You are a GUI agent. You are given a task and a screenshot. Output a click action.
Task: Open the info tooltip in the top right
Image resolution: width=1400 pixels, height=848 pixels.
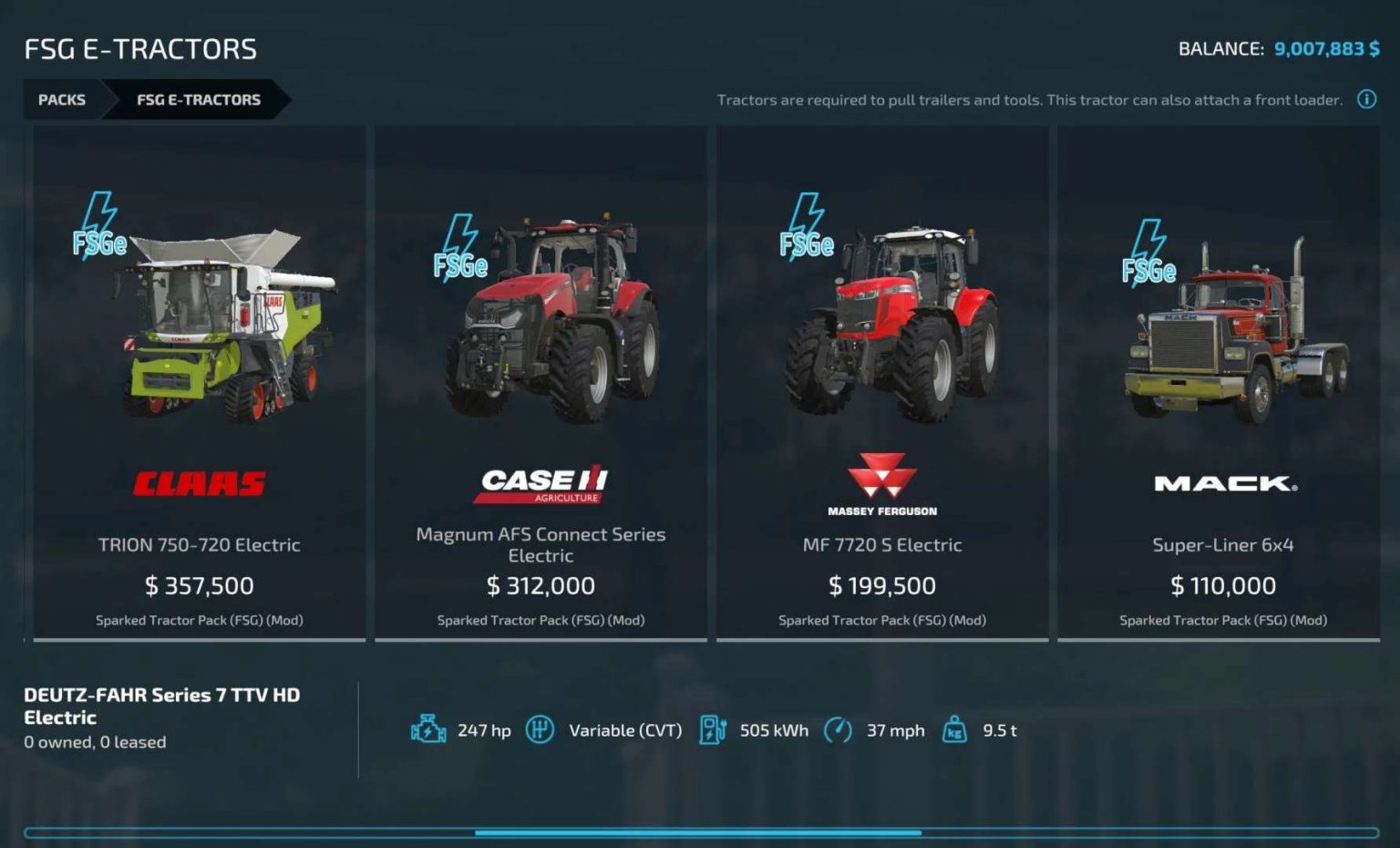tap(1366, 100)
